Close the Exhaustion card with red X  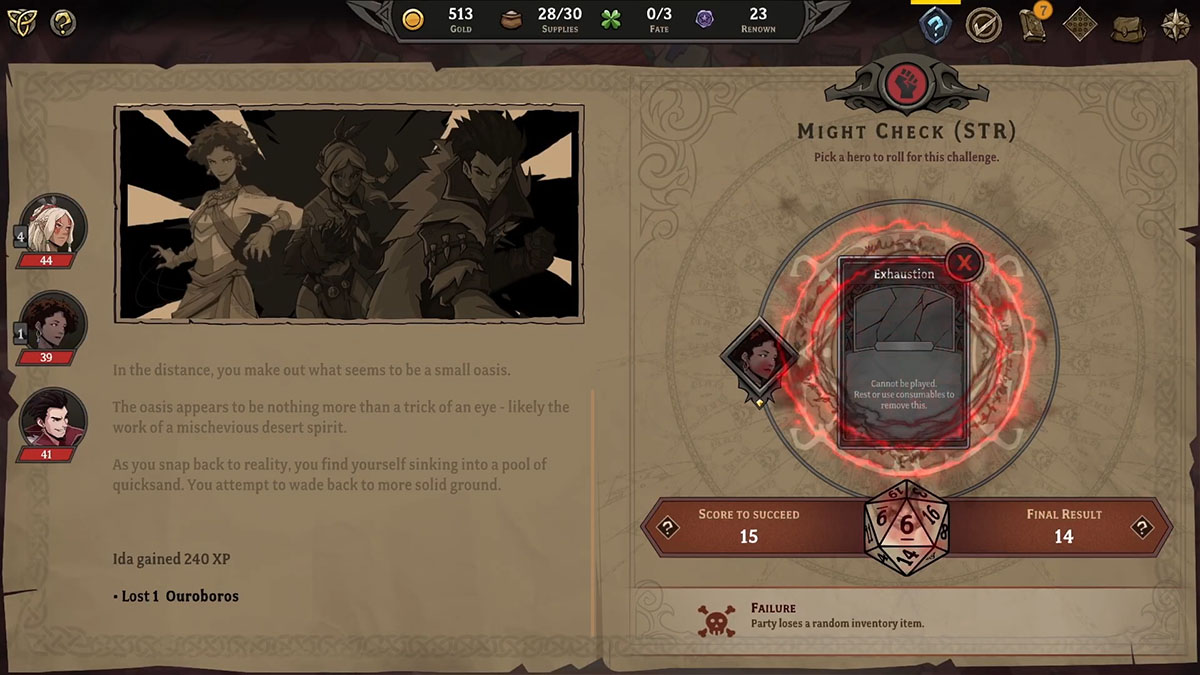click(964, 263)
